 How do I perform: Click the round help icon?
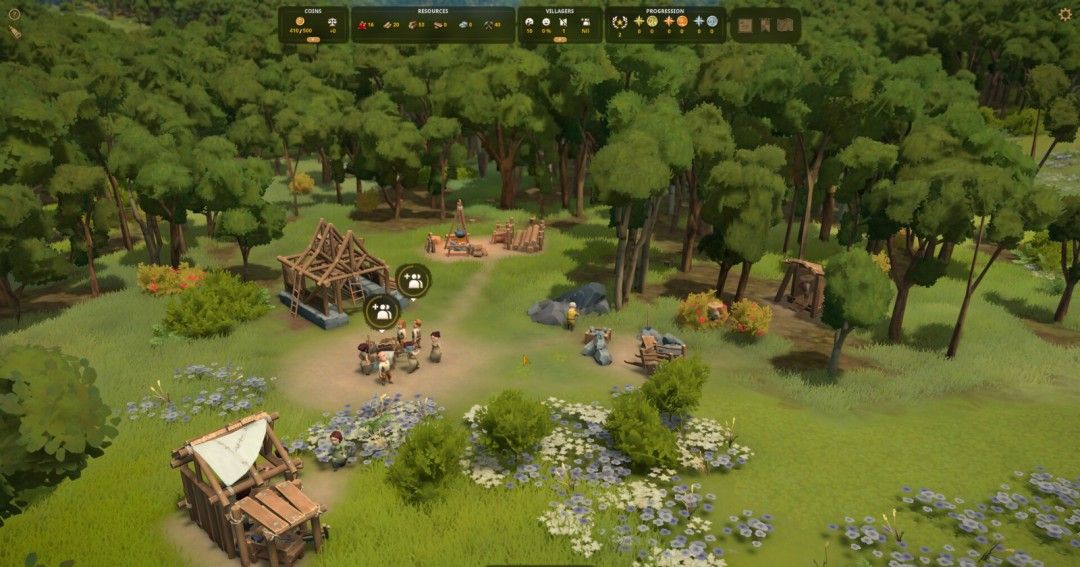(14, 15)
